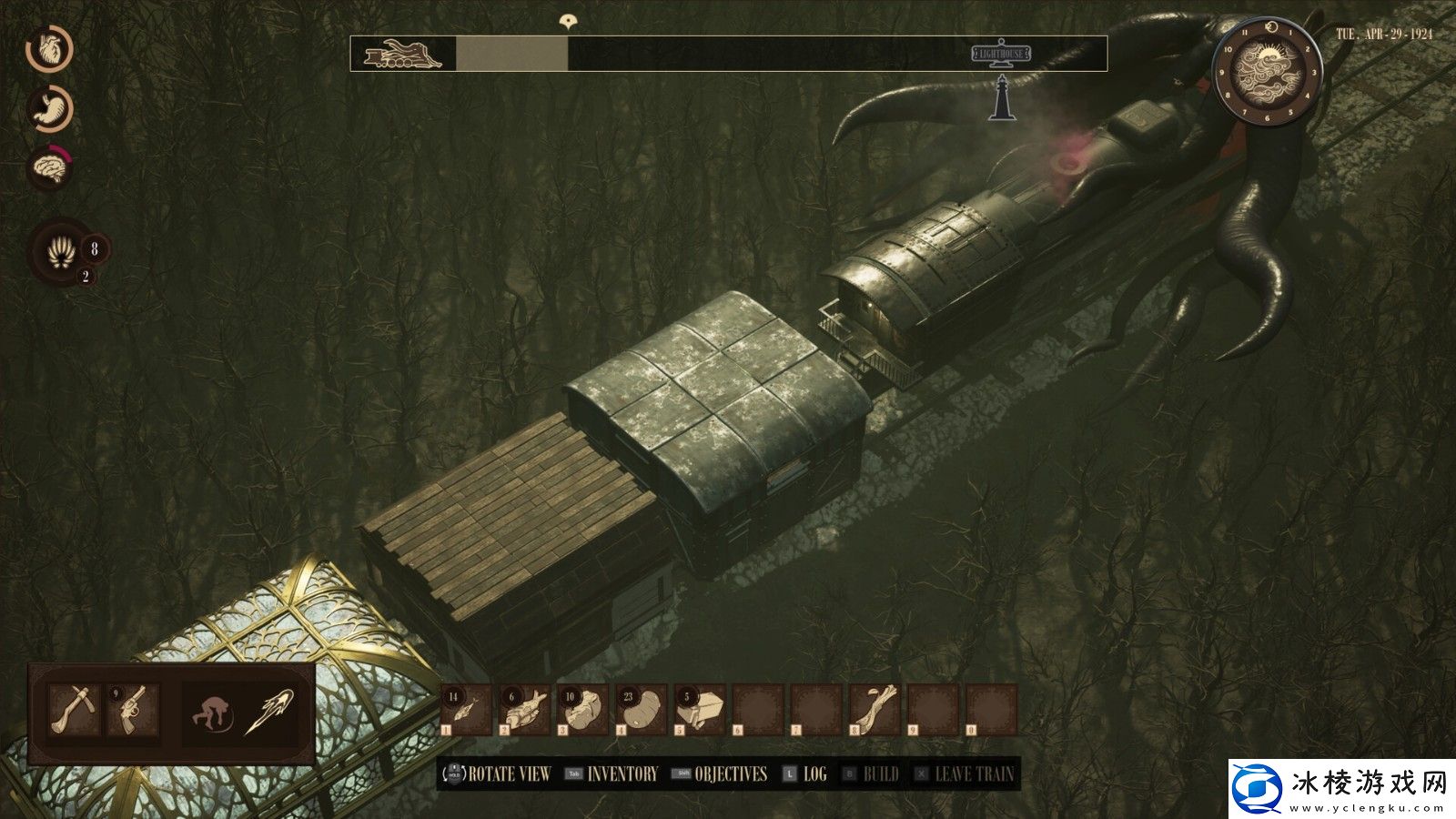Open the Inventory from the bottom bar
The image size is (1456, 819).
tap(622, 774)
